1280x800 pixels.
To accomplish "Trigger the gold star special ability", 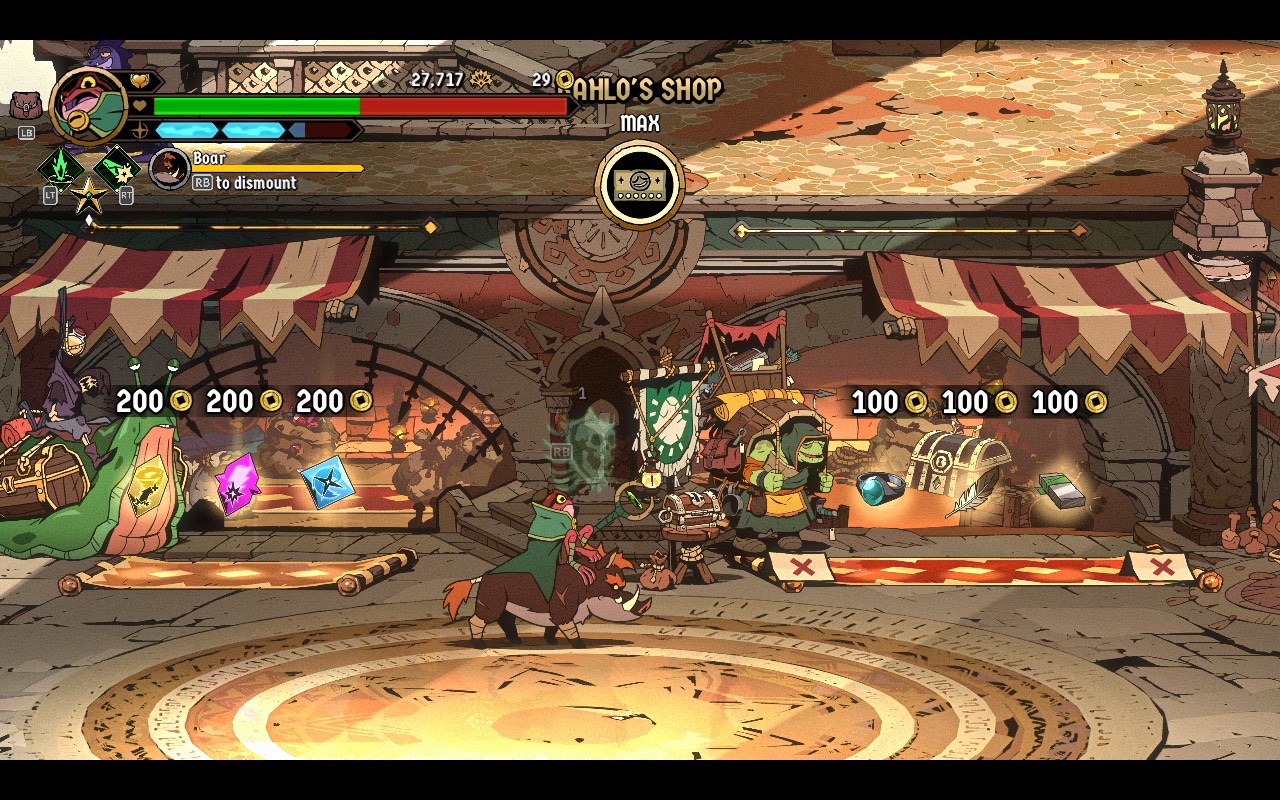I will (x=88, y=194).
